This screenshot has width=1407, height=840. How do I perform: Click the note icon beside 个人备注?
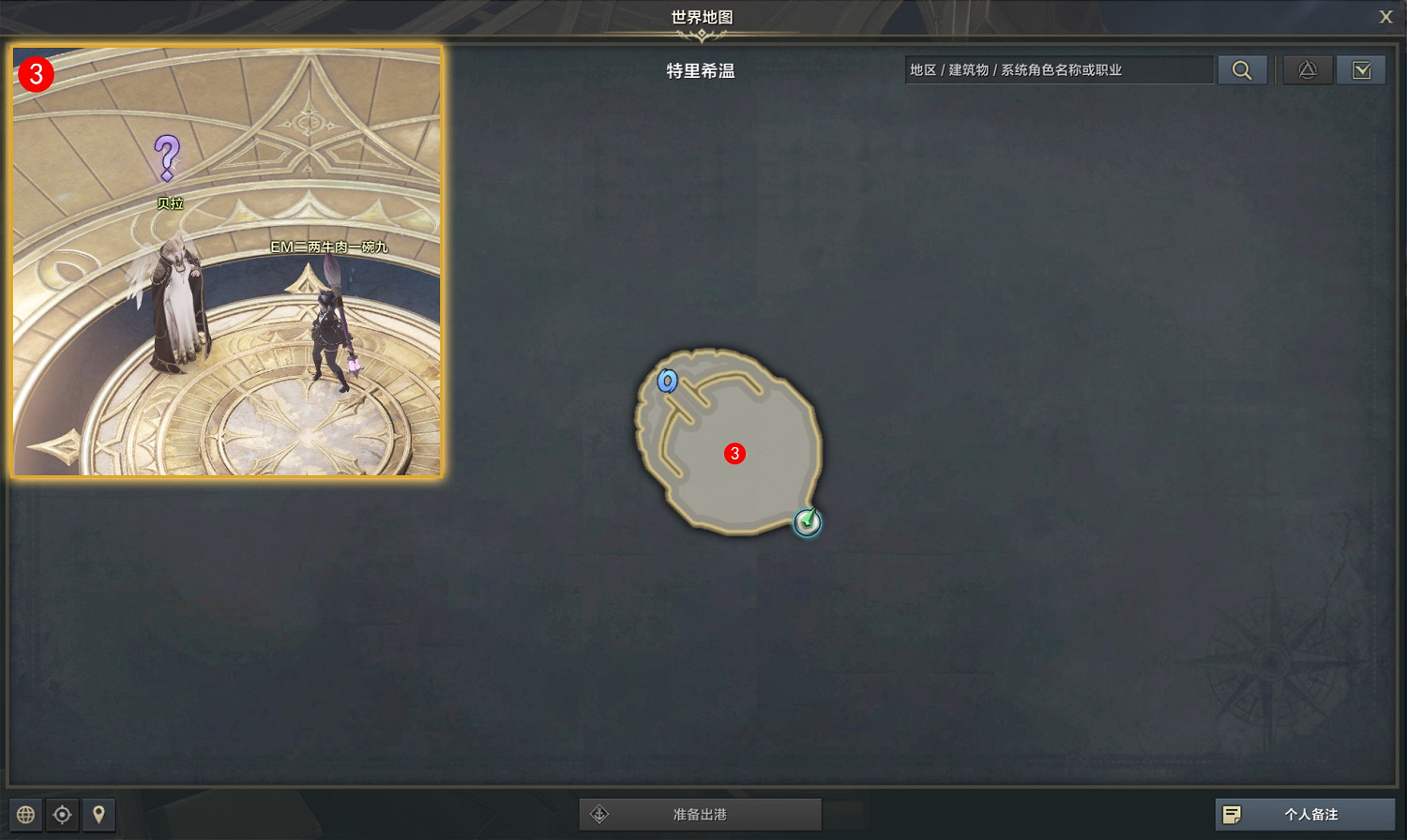[1233, 814]
